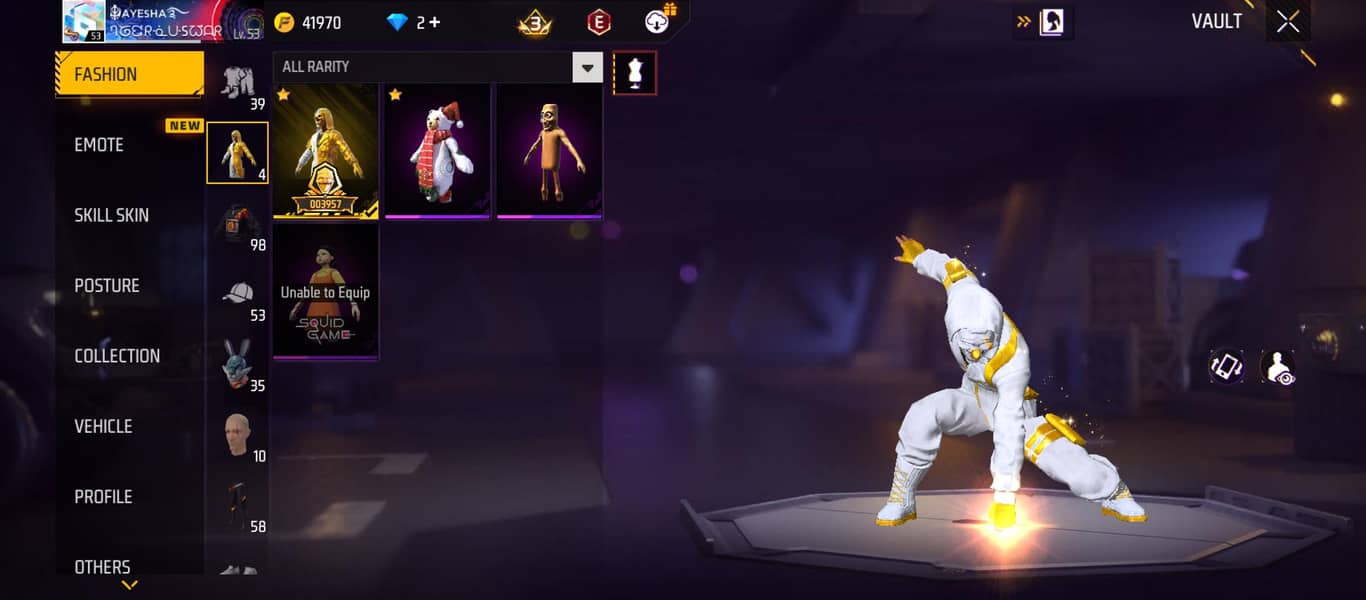Choose the snowman Santa hat bundle

pos(438,151)
